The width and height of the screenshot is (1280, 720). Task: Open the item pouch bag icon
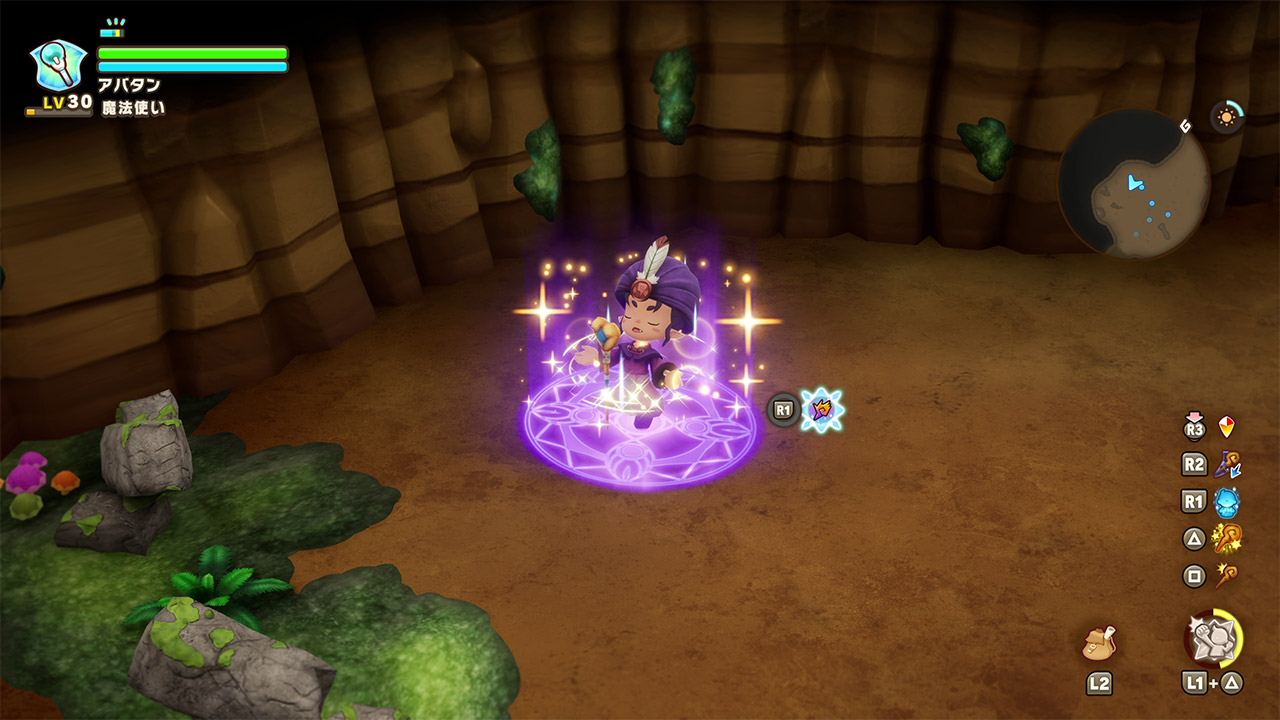coord(1099,643)
